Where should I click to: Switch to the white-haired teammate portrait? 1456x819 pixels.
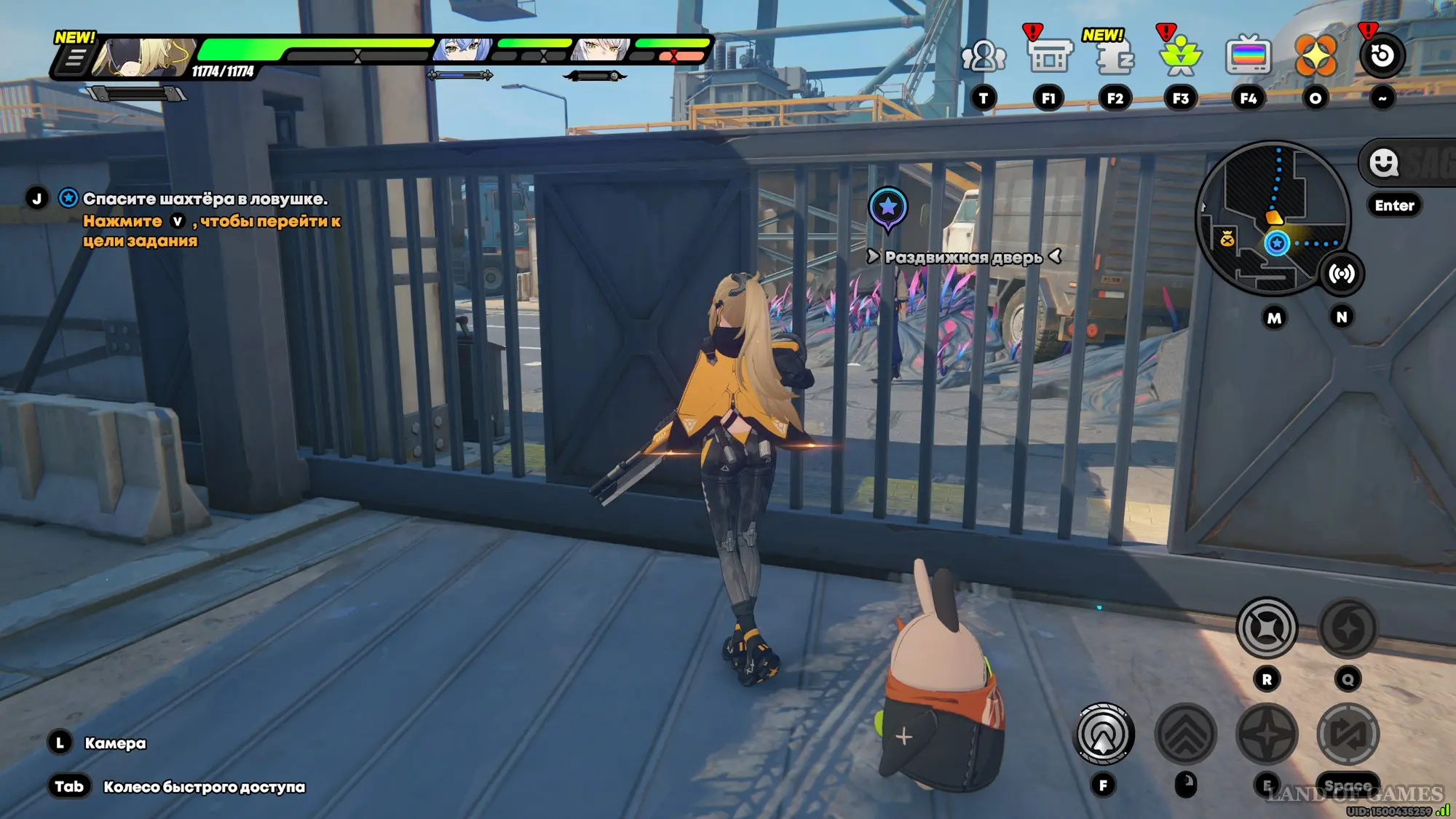(601, 50)
